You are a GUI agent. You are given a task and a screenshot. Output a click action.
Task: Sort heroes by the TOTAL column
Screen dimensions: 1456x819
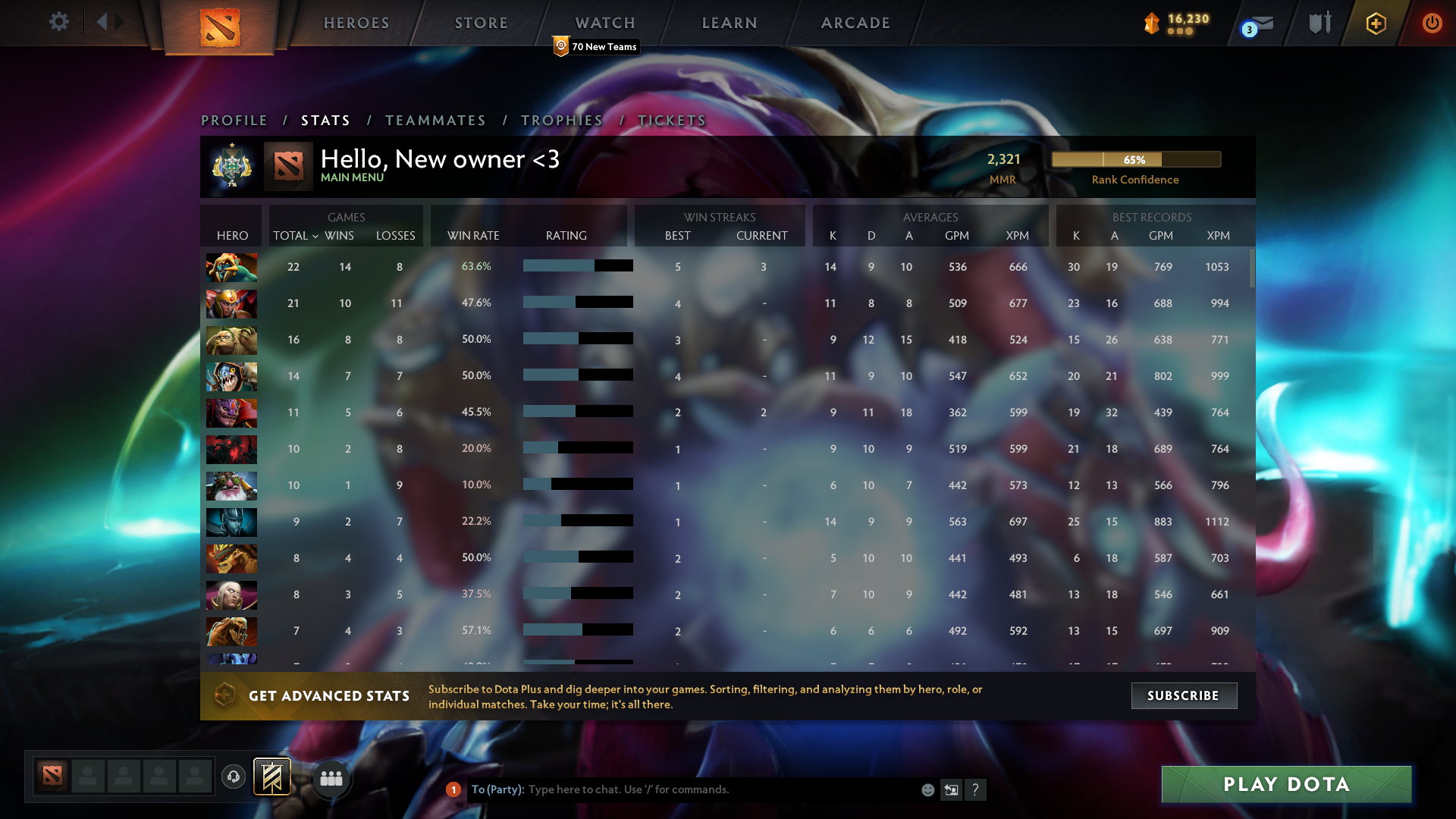(293, 236)
